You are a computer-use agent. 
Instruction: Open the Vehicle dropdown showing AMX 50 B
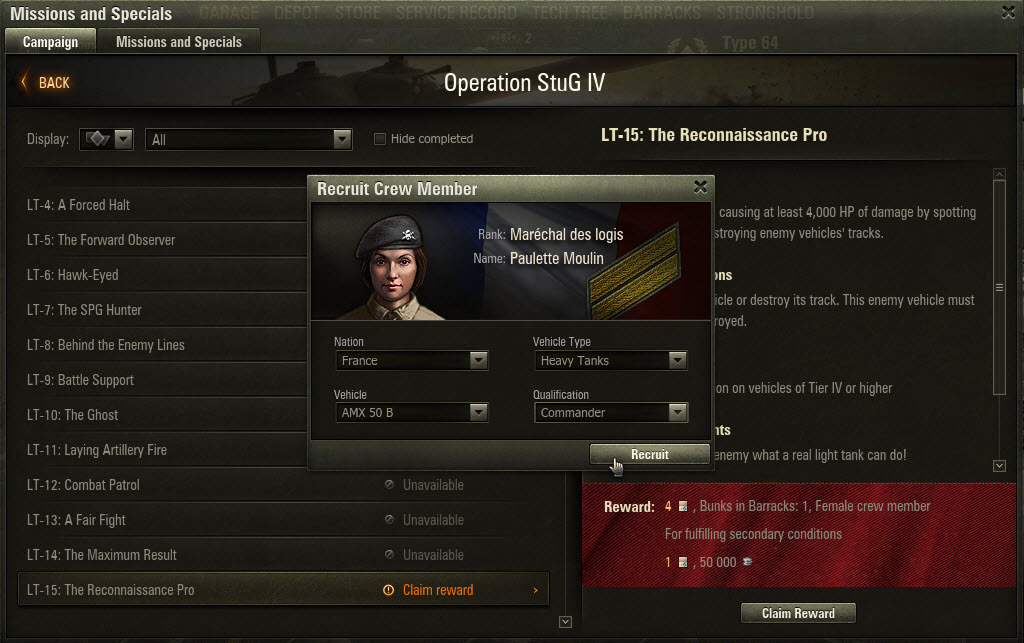pos(411,412)
